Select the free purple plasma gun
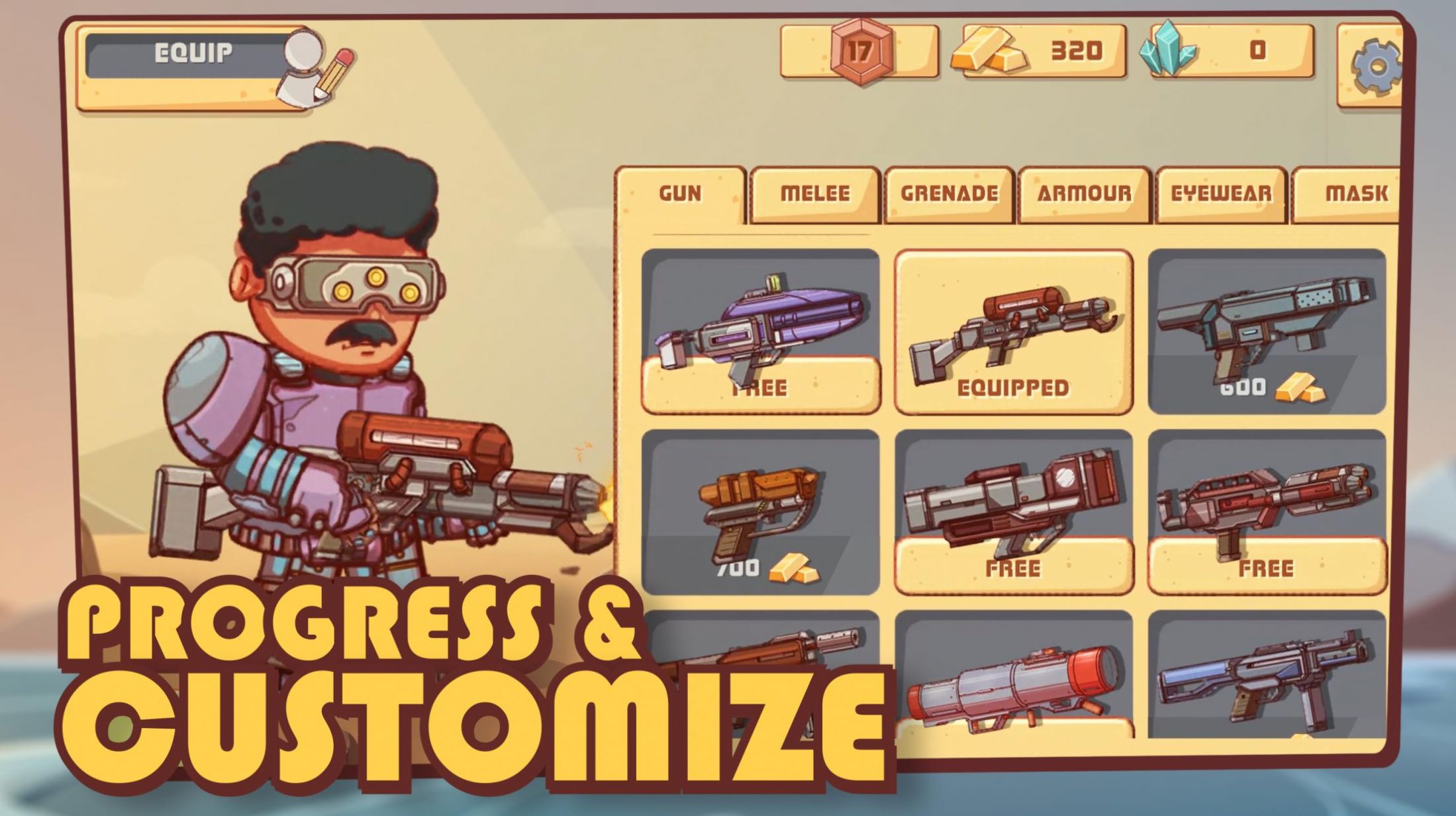The width and height of the screenshot is (1456, 816). (x=760, y=332)
